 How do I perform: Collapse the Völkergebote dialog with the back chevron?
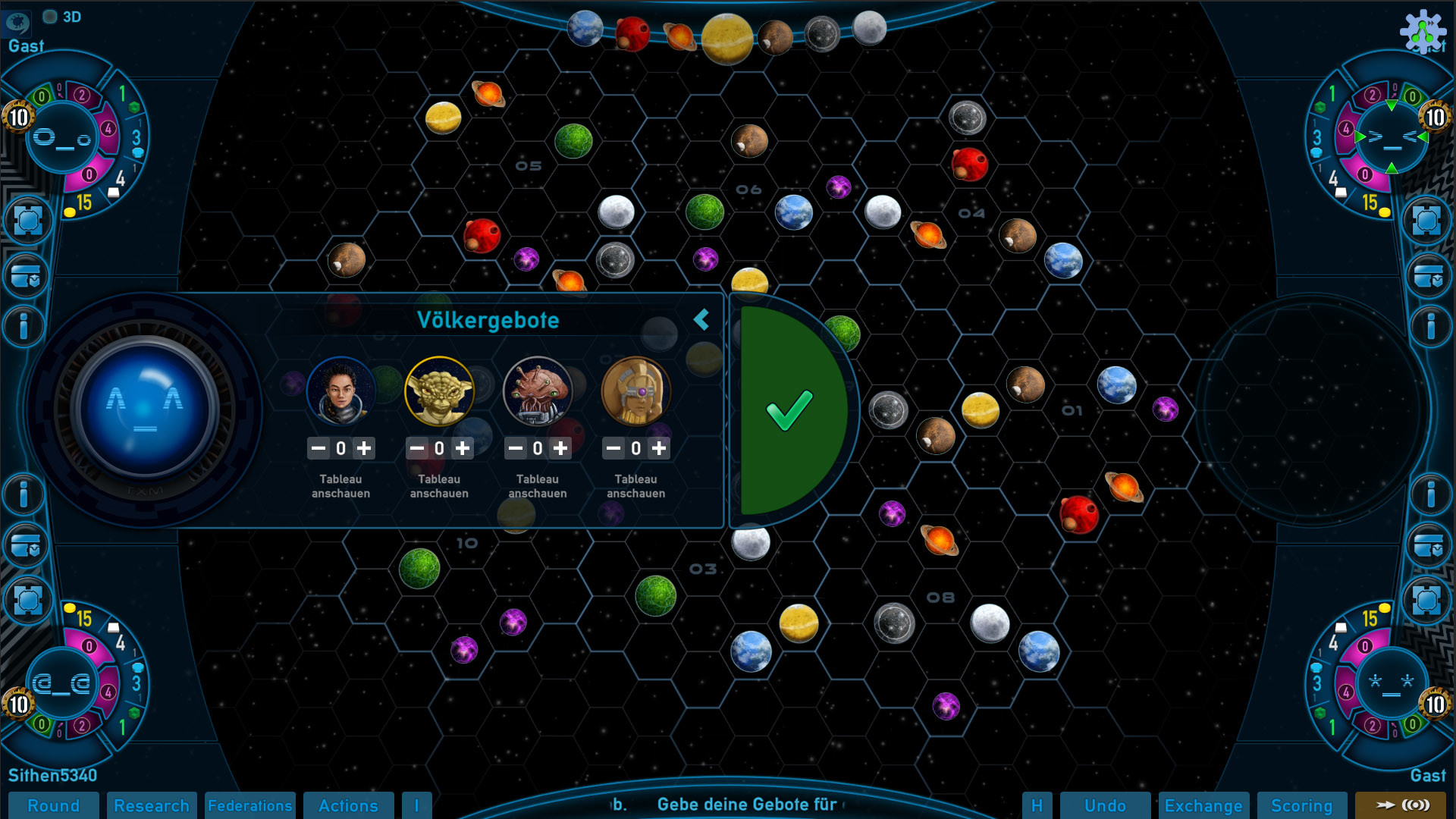(701, 320)
